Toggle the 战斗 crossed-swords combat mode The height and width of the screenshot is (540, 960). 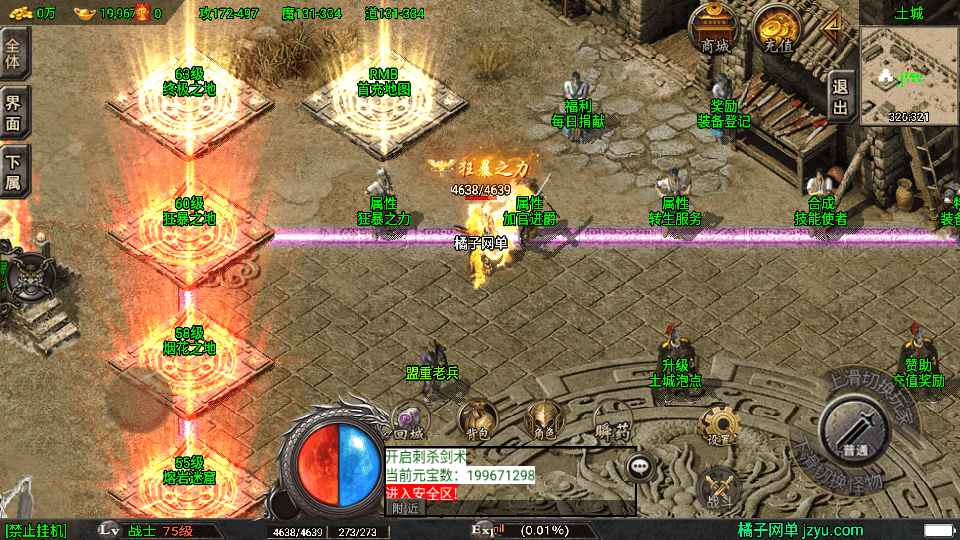point(718,485)
